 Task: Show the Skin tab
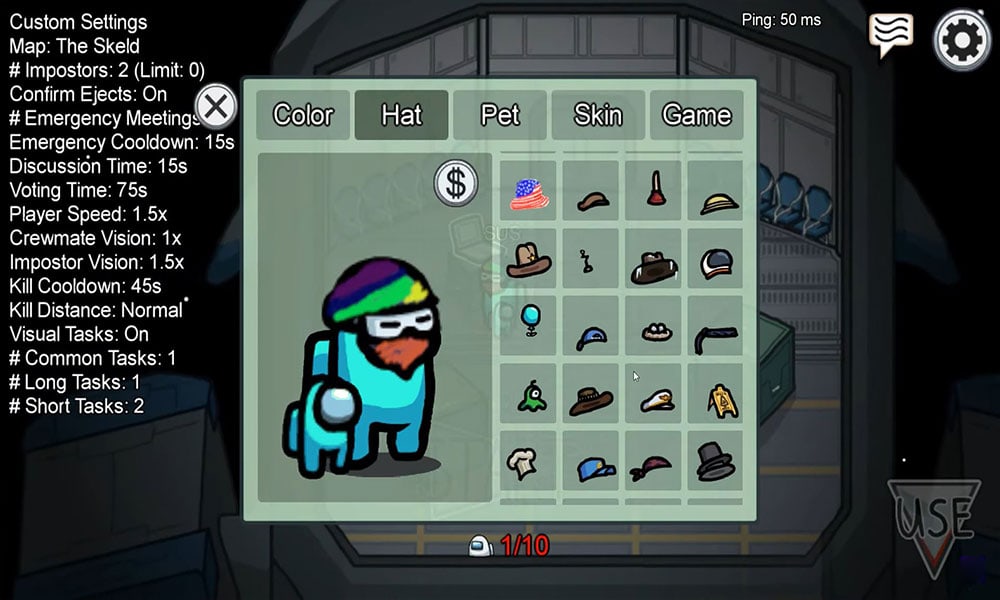pyautogui.click(x=598, y=115)
